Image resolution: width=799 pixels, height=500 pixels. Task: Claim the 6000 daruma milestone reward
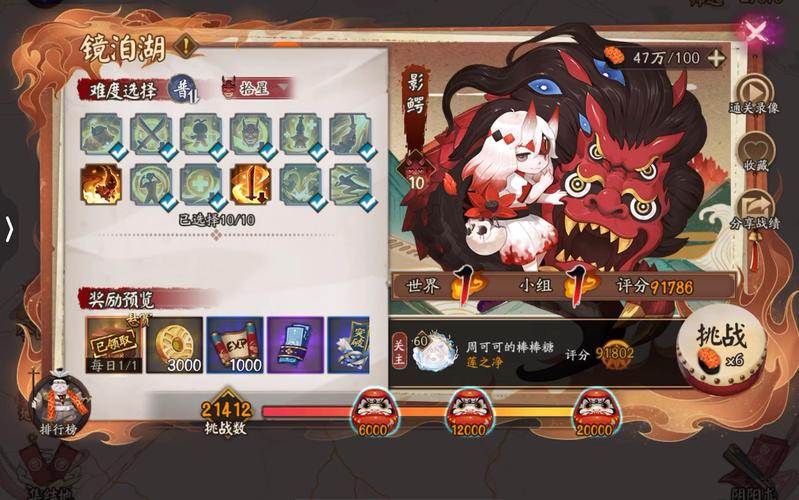coord(372,409)
